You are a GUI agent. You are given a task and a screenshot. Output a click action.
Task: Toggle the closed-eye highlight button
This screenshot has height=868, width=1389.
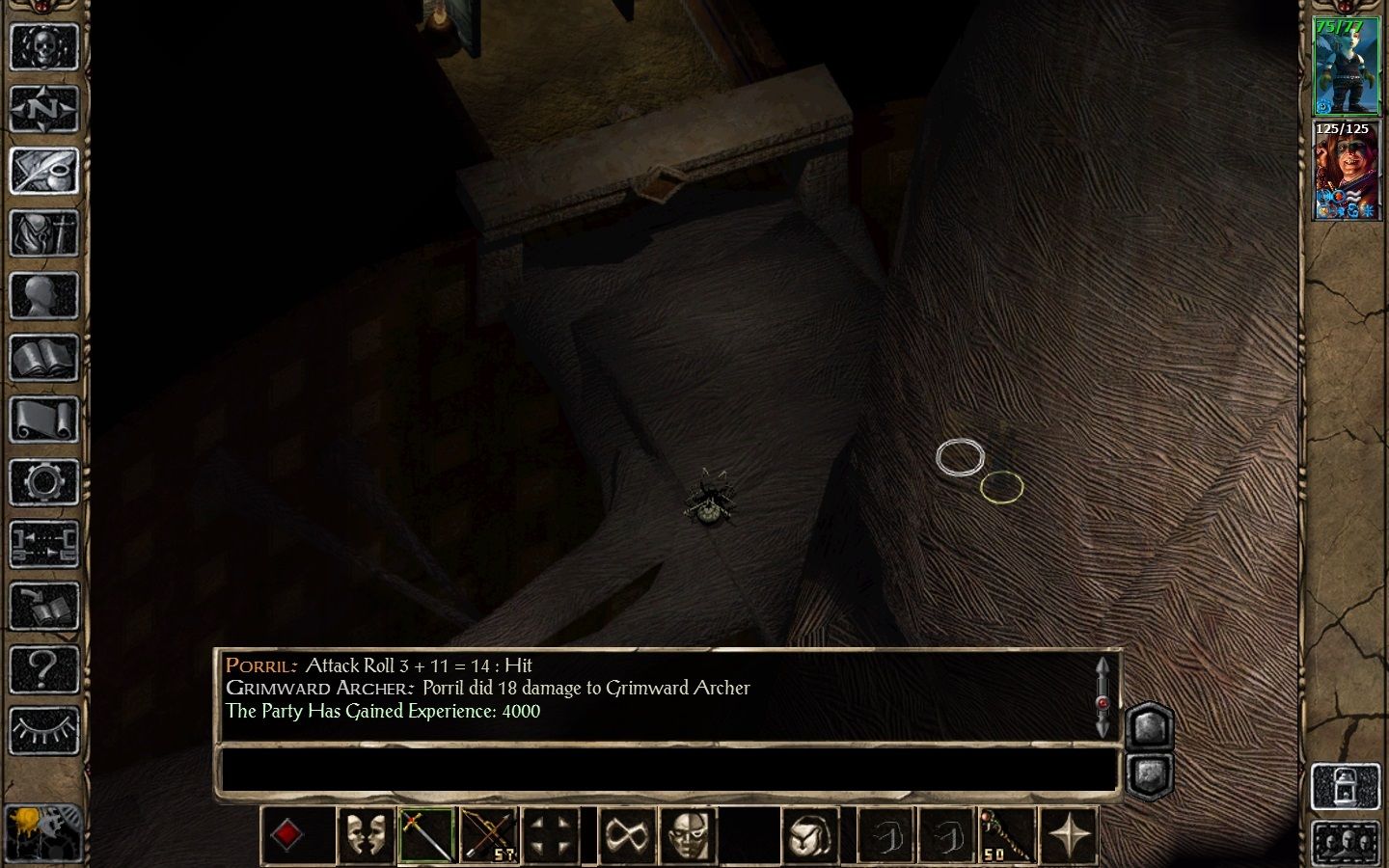point(43,730)
